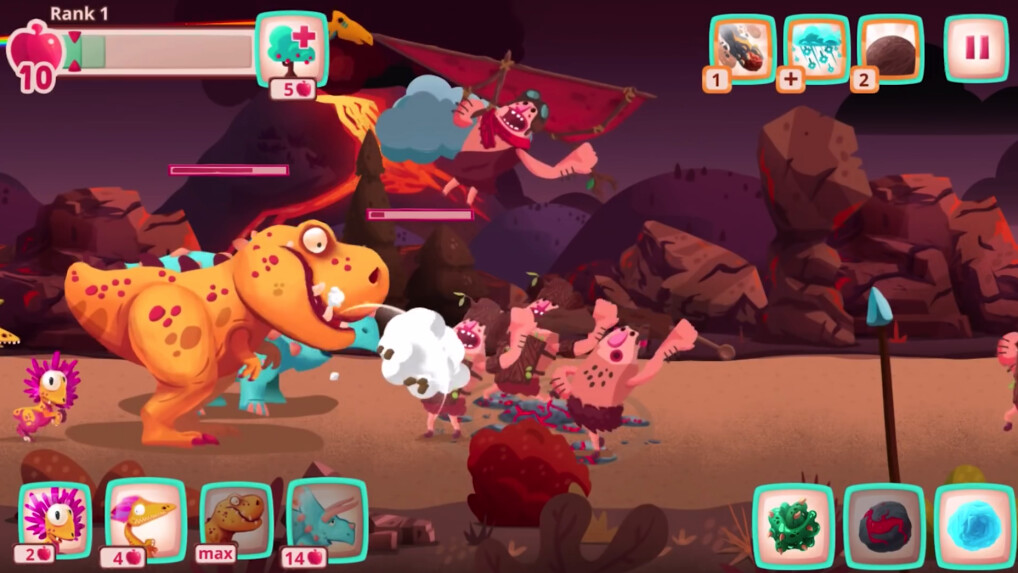Tap the rain cloud power-up
This screenshot has width=1018, height=573.
(x=816, y=49)
